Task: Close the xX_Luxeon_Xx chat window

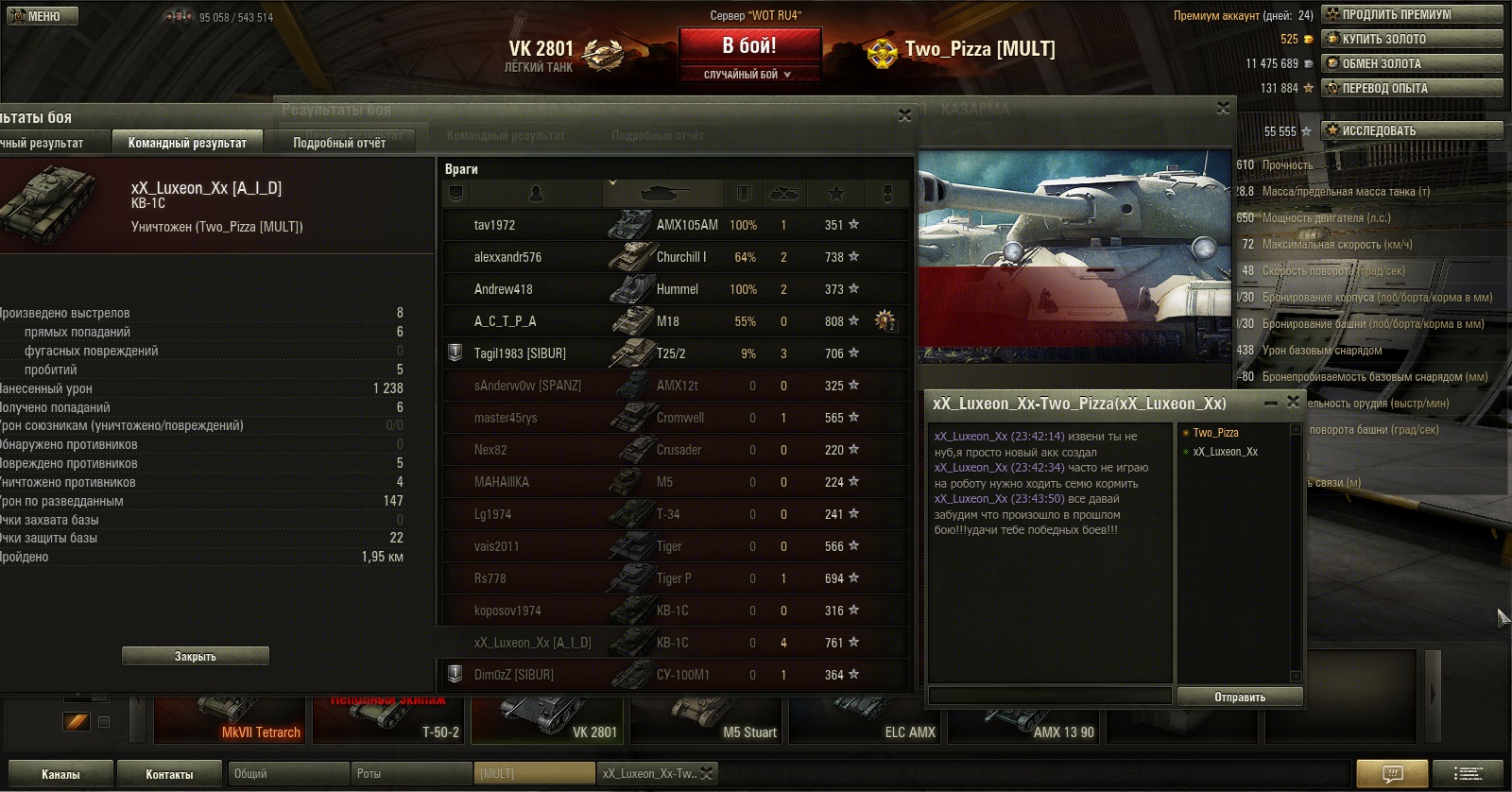Action: [x=1293, y=403]
